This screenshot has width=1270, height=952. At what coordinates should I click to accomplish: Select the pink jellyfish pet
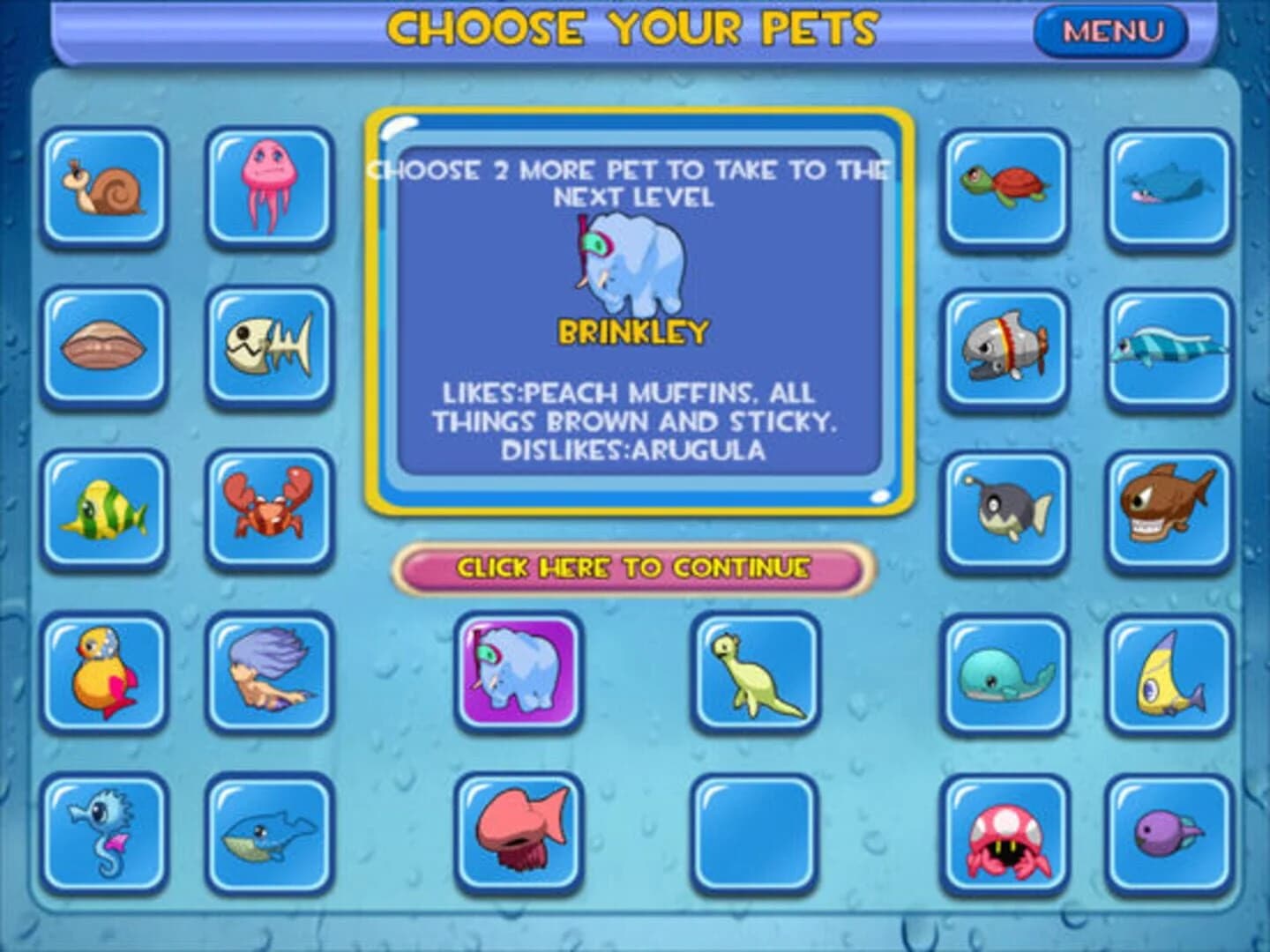[x=268, y=188]
